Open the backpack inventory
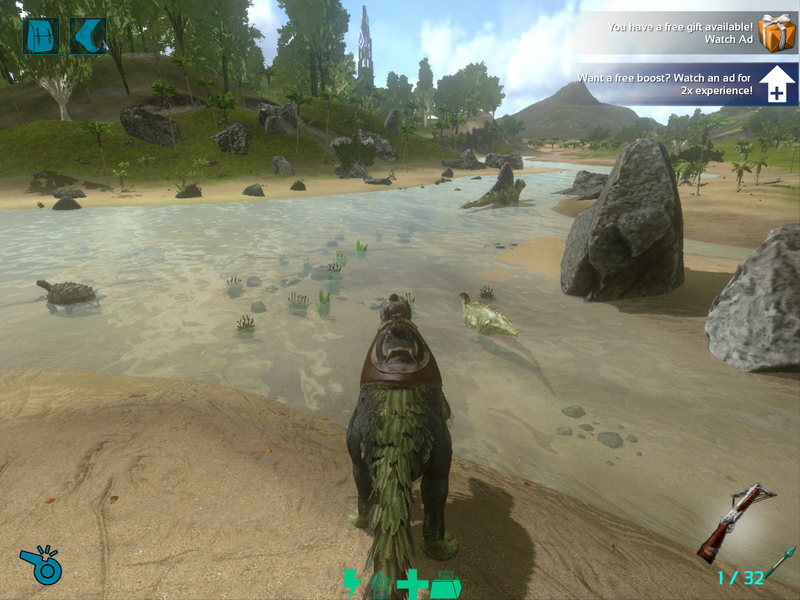This screenshot has width=800, height=600. [x=40, y=36]
